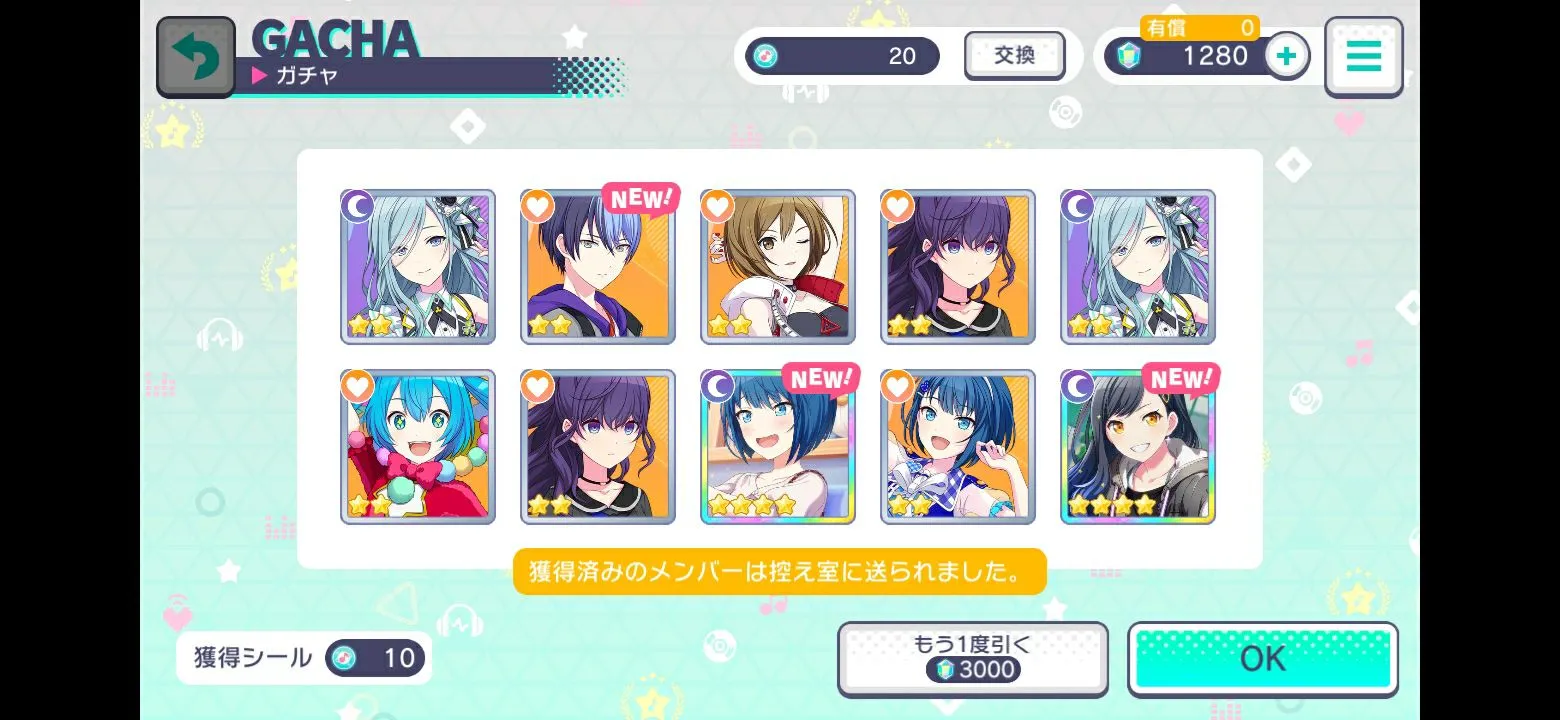The width and height of the screenshot is (1560, 720).
Task: Select the two-star blue-haired girl with plaid bow
Action: [958, 447]
